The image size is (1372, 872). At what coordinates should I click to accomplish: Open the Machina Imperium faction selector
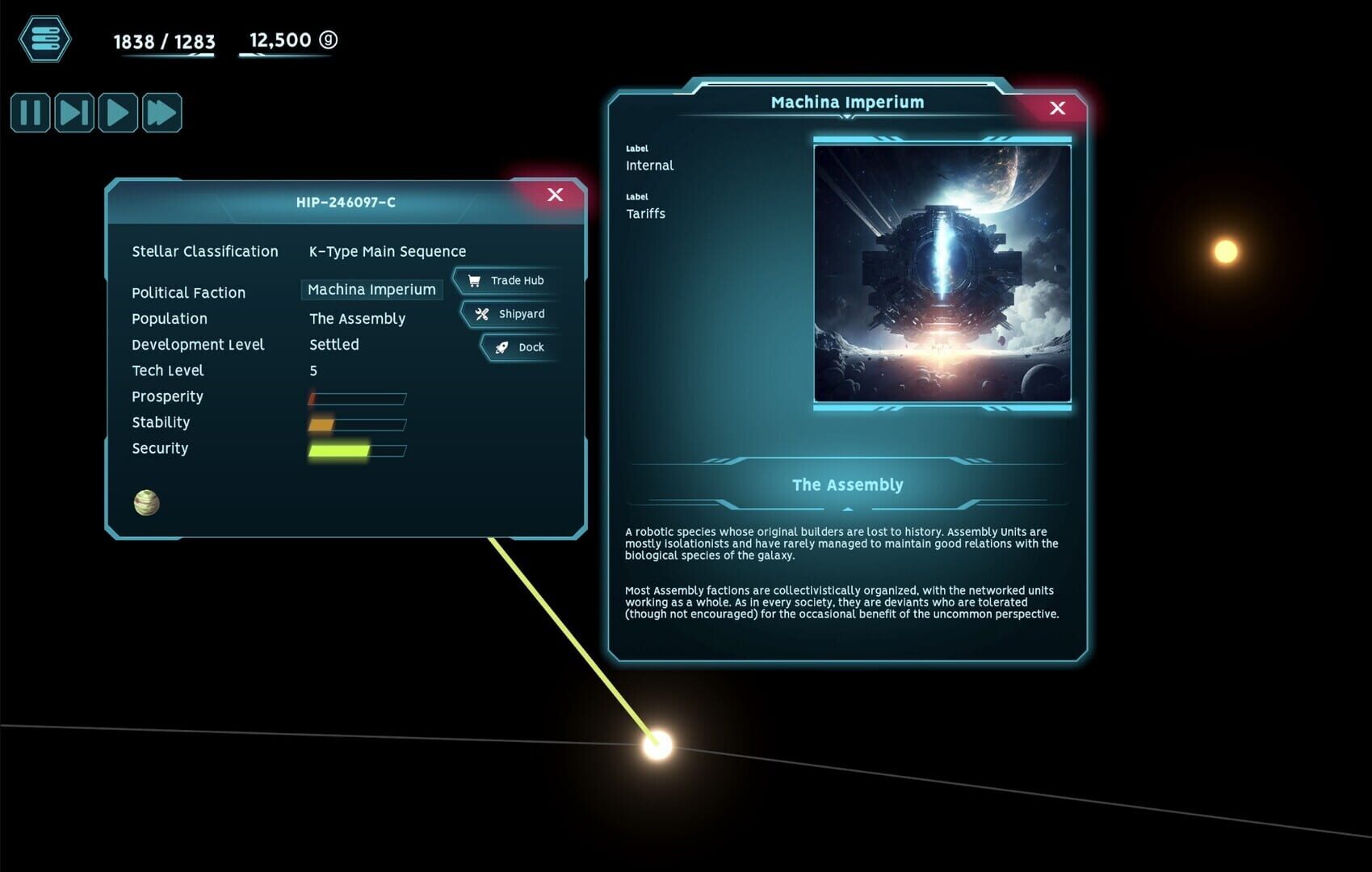point(371,289)
